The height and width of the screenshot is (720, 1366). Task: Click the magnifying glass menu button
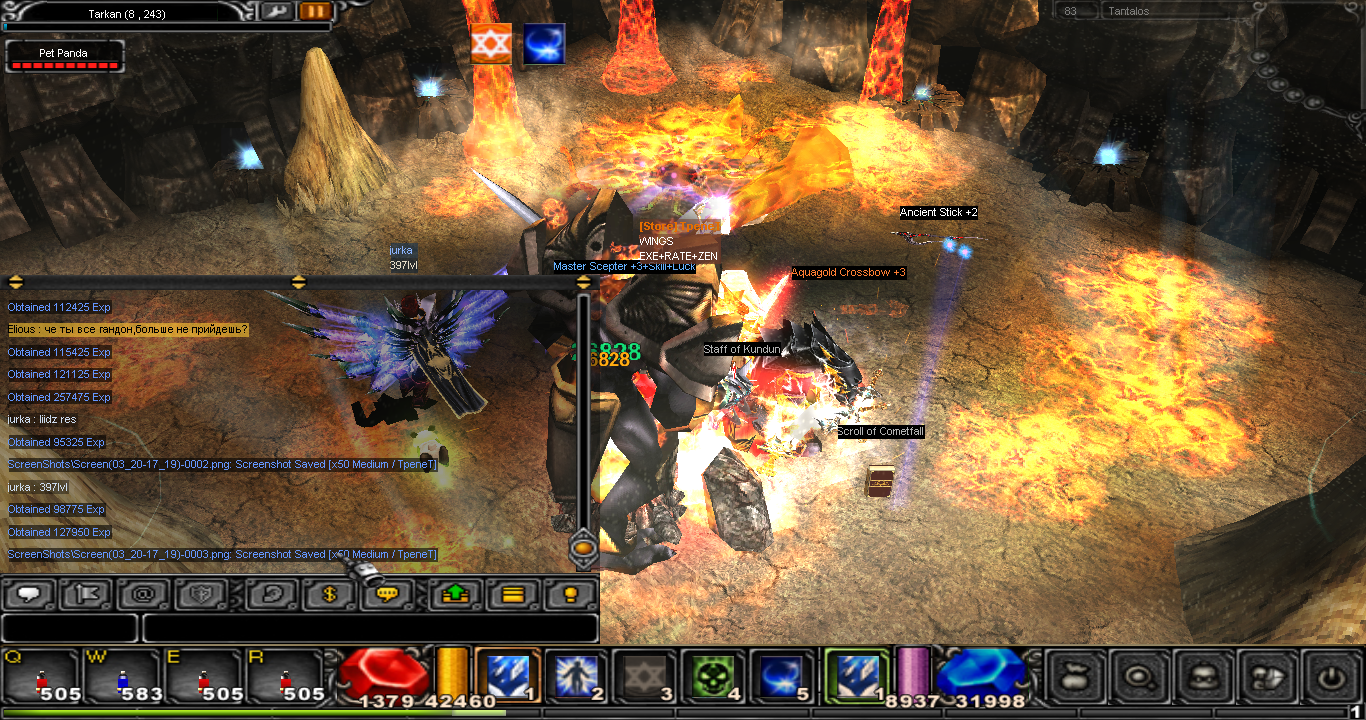click(1139, 677)
